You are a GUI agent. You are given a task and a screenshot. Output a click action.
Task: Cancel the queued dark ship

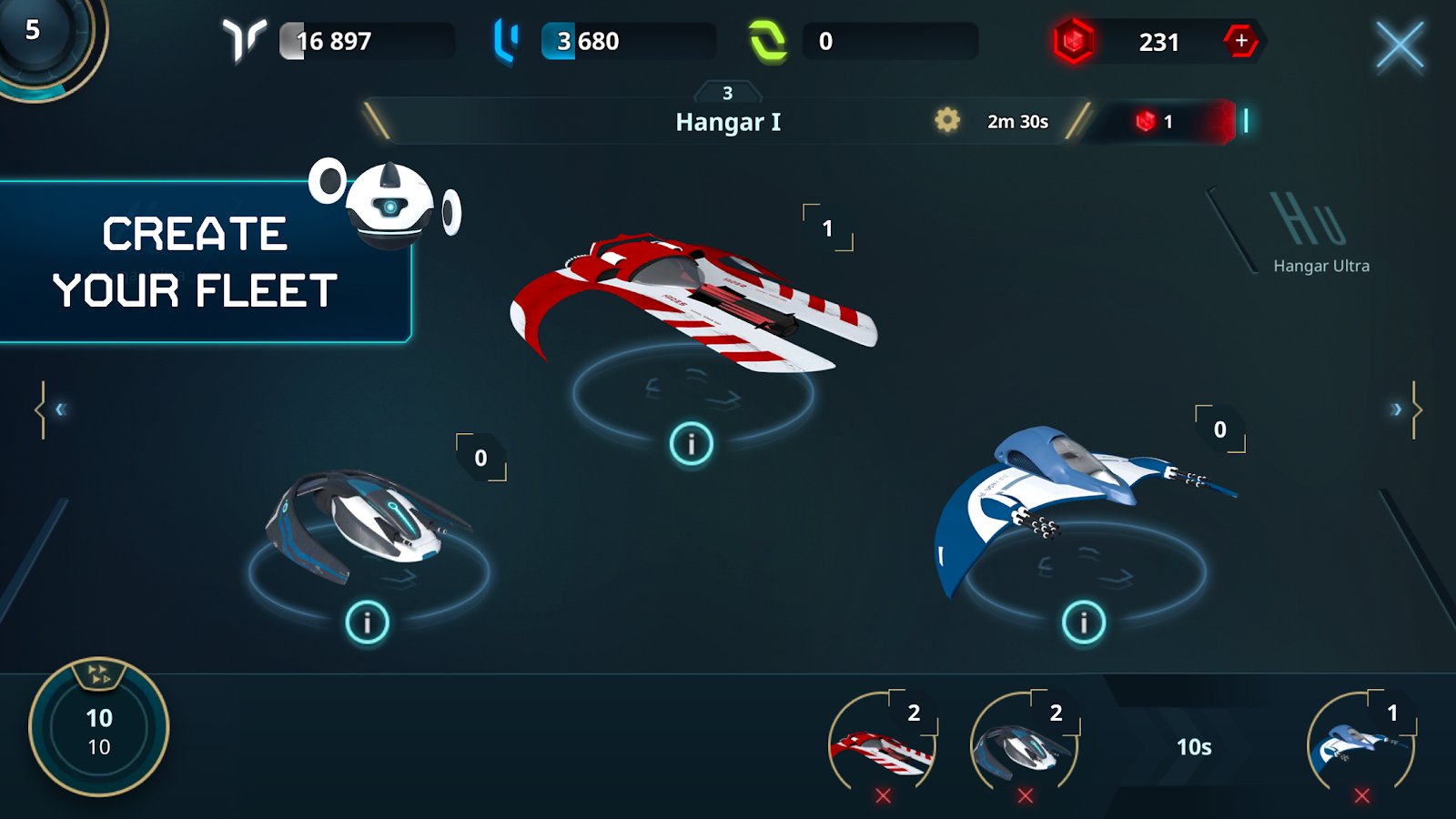tap(1026, 796)
